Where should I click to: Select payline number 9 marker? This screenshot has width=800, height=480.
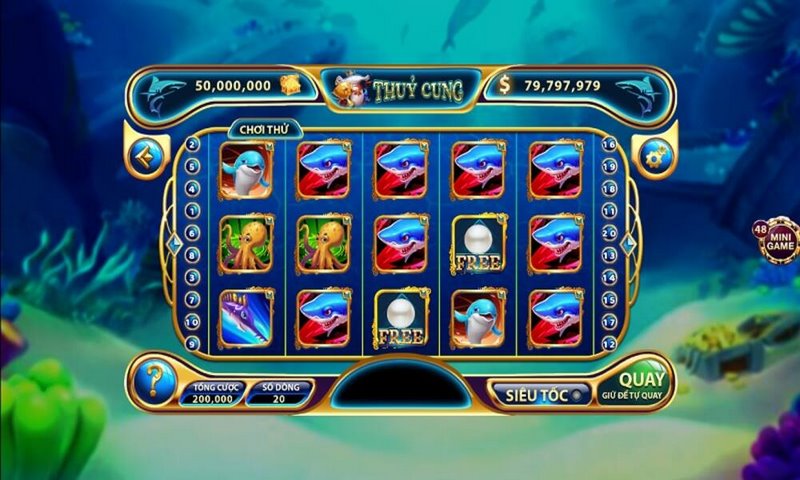click(192, 343)
